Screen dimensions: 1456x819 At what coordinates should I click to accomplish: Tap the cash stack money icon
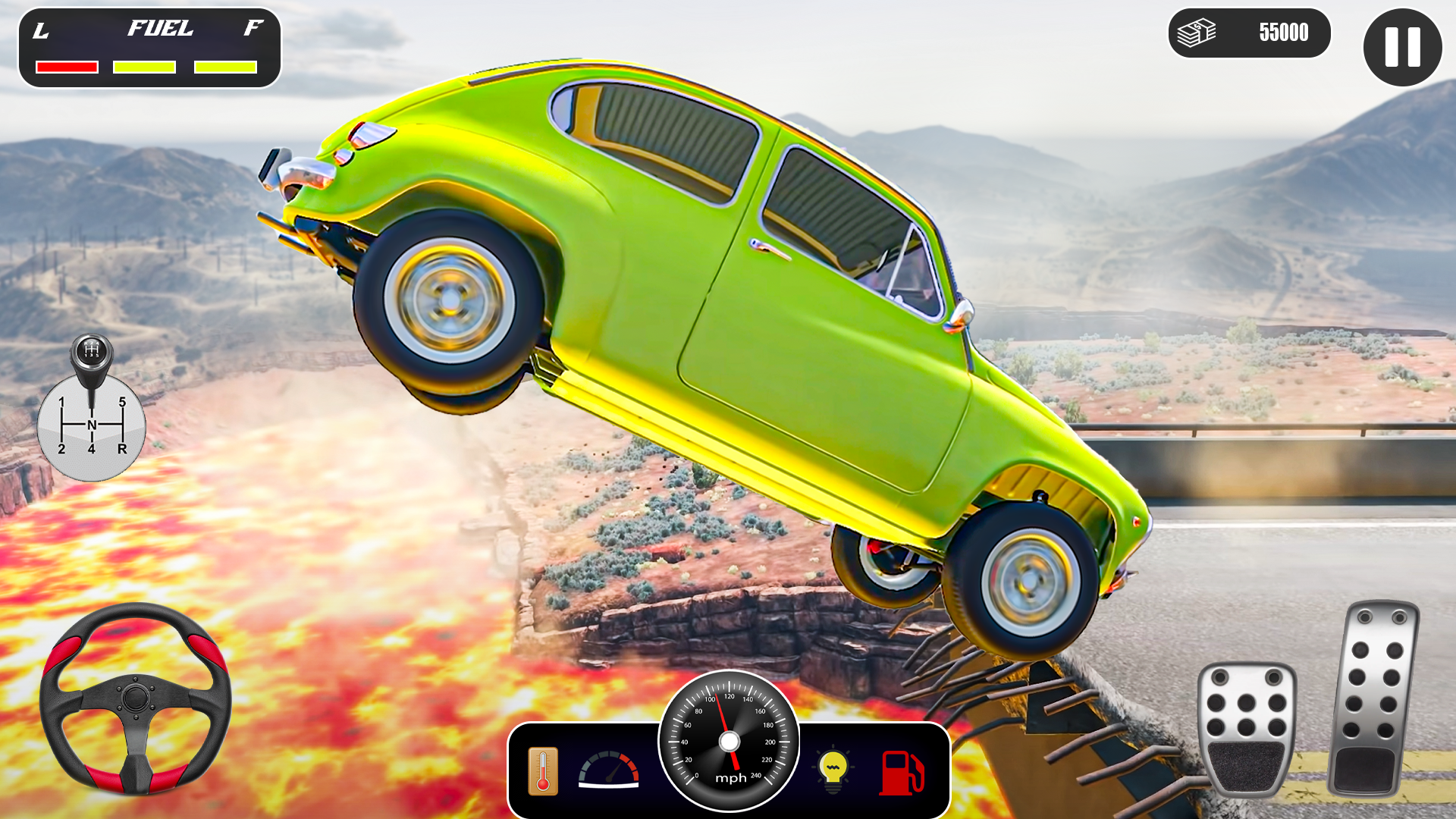[1197, 32]
